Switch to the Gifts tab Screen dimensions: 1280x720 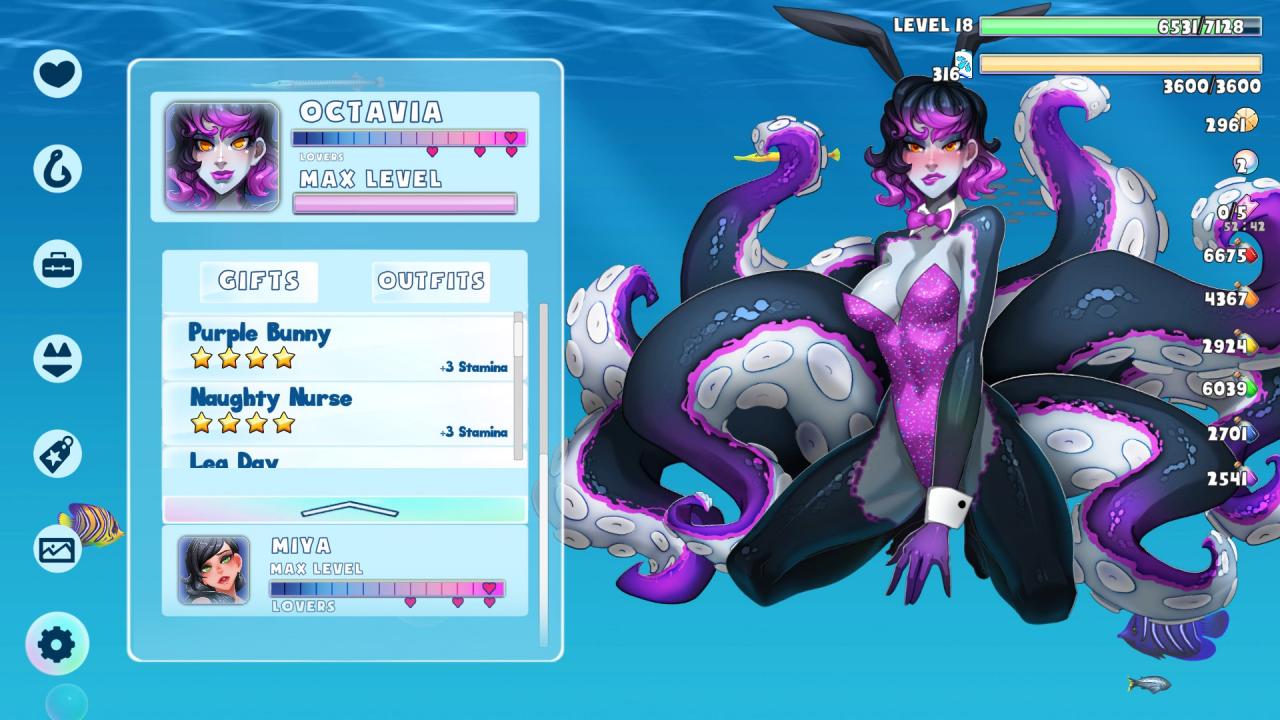pyautogui.click(x=259, y=282)
